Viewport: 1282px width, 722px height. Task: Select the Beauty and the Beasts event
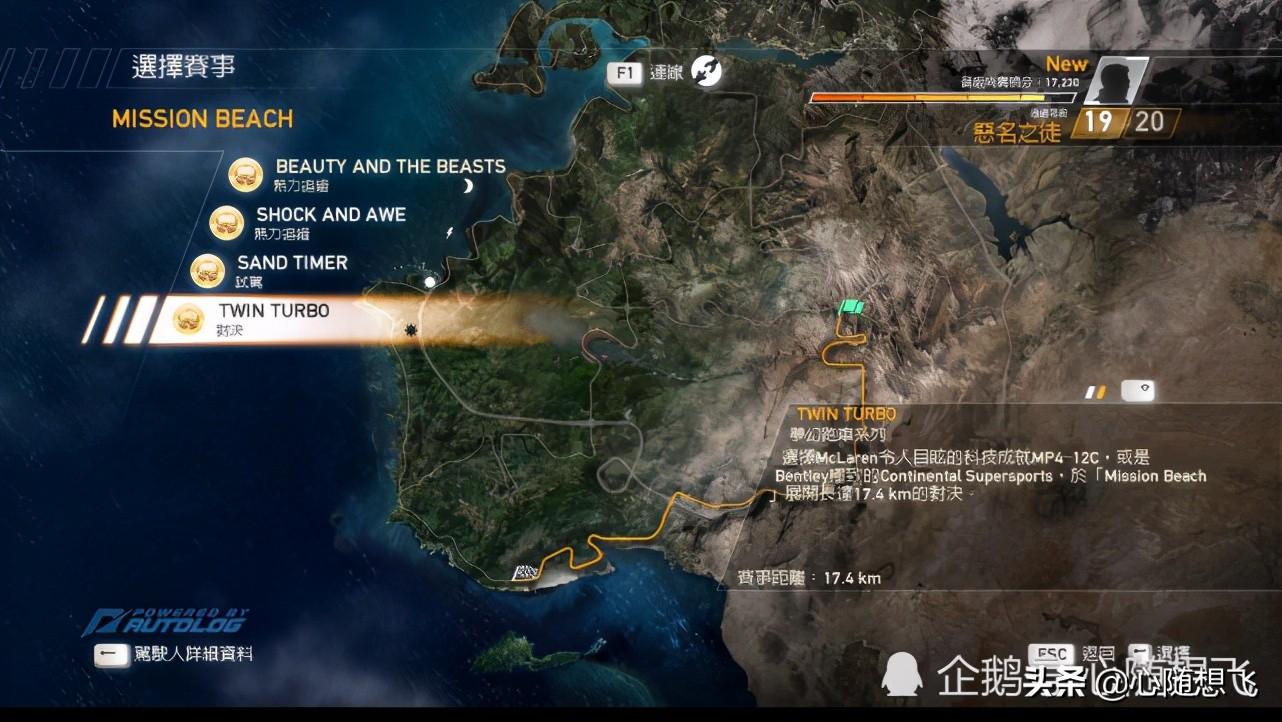tap(390, 167)
